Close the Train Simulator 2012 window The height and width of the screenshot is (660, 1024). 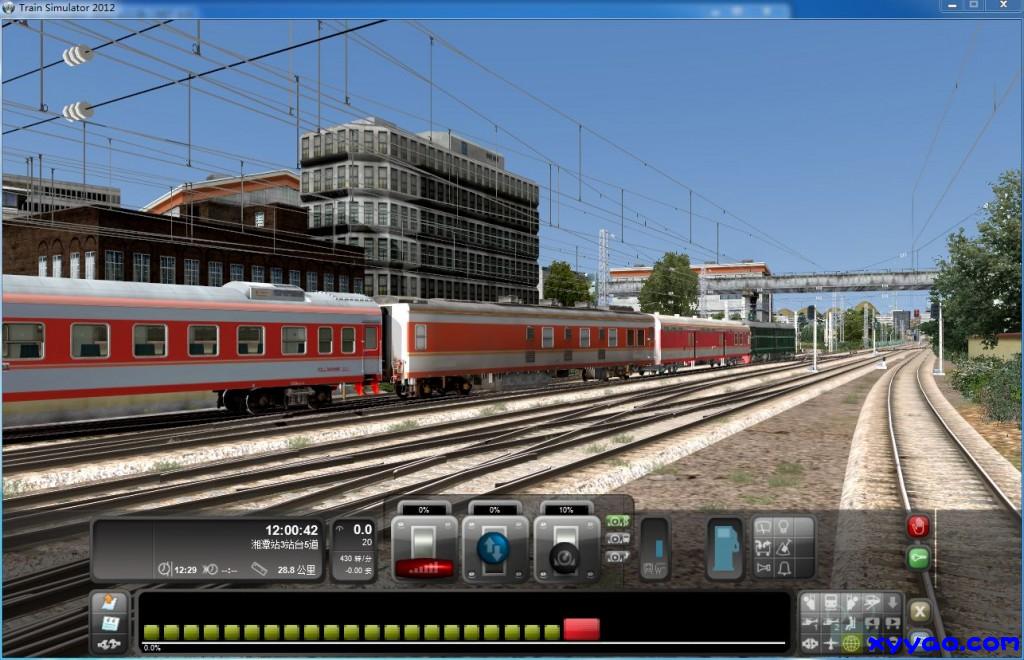pos(1001,6)
